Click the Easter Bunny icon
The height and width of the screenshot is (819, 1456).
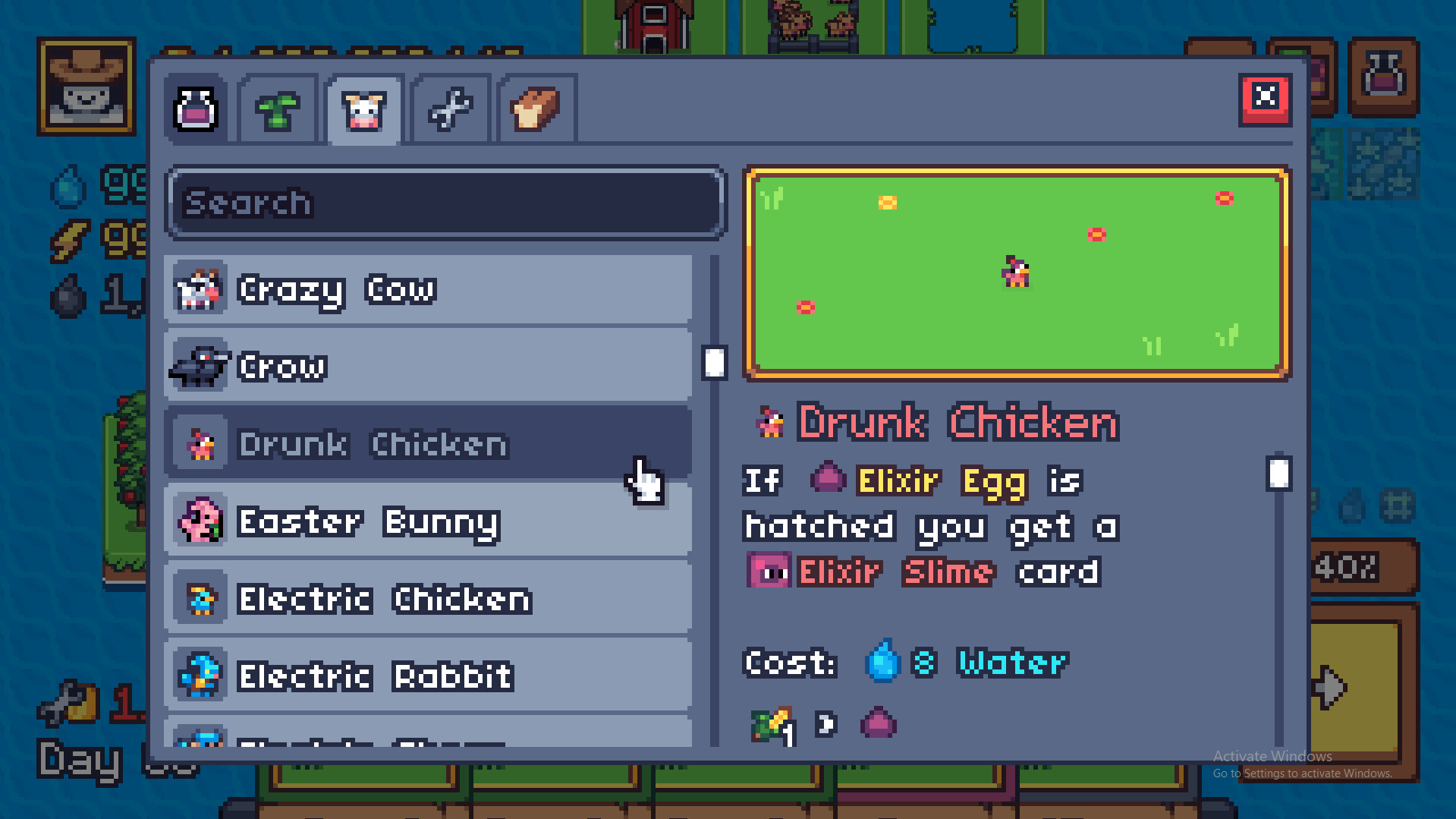coord(198,521)
